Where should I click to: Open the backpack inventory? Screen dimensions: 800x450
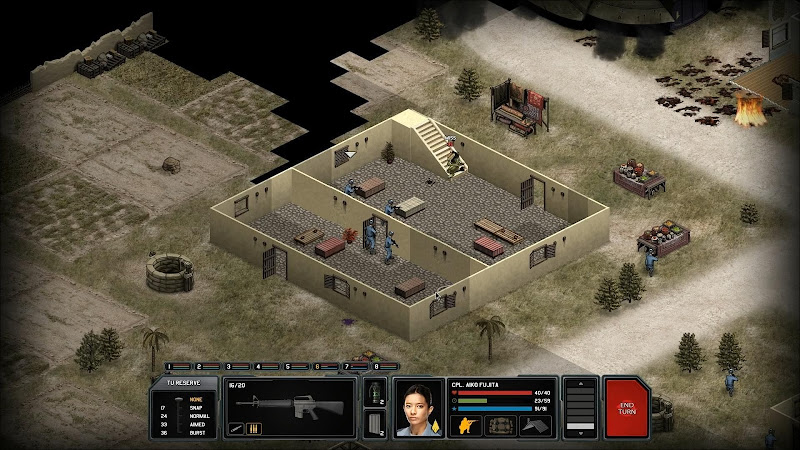(x=500, y=425)
